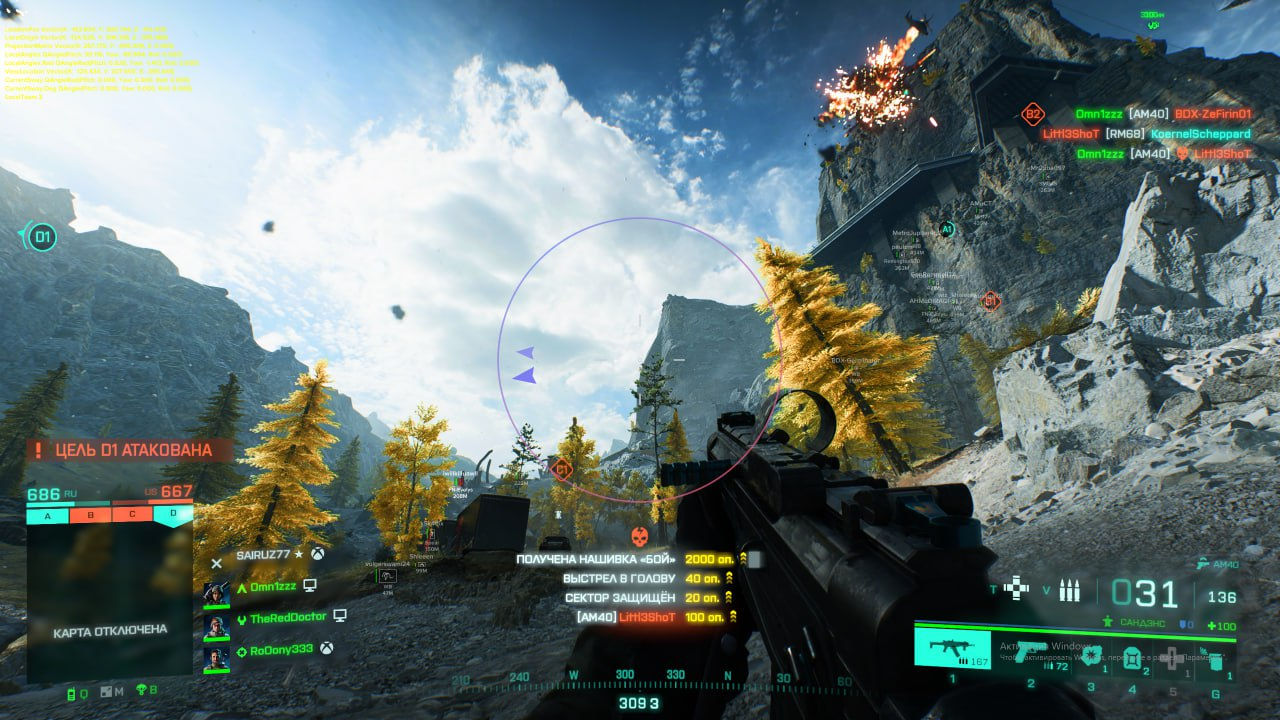The width and height of the screenshot is (1280, 720).
Task: Click squad member RoDony333
Action: [280, 649]
